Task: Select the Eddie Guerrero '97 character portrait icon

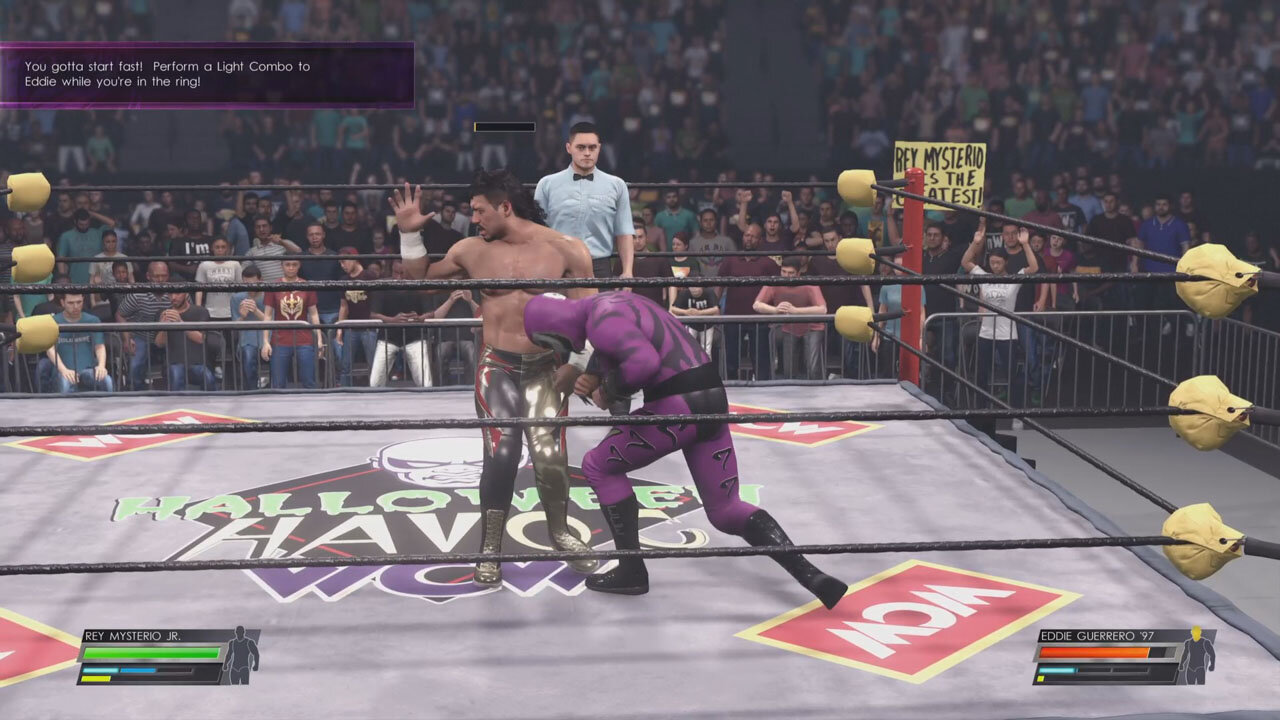Action: [1195, 661]
